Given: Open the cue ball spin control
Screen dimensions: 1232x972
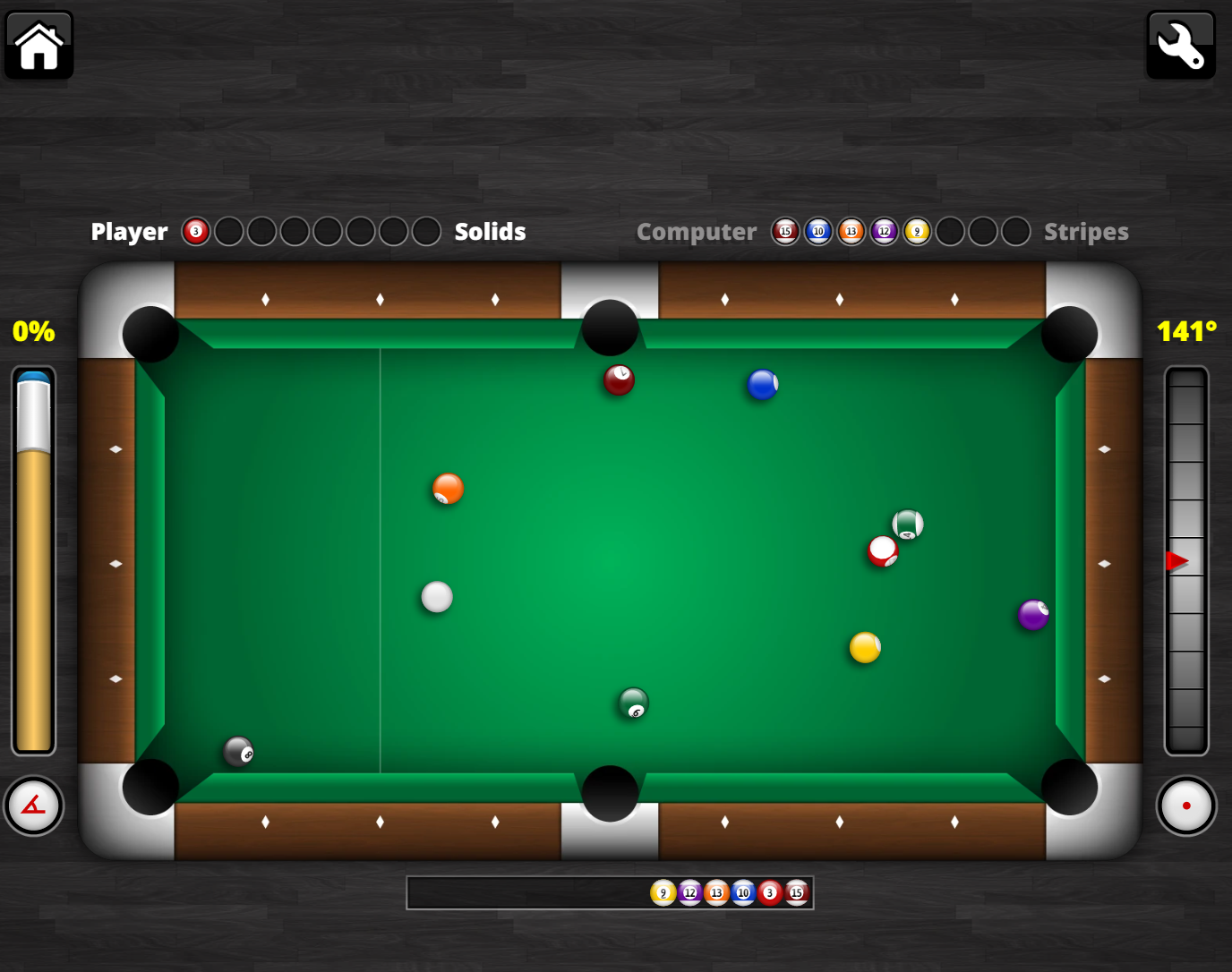Looking at the screenshot, I should tap(1186, 806).
